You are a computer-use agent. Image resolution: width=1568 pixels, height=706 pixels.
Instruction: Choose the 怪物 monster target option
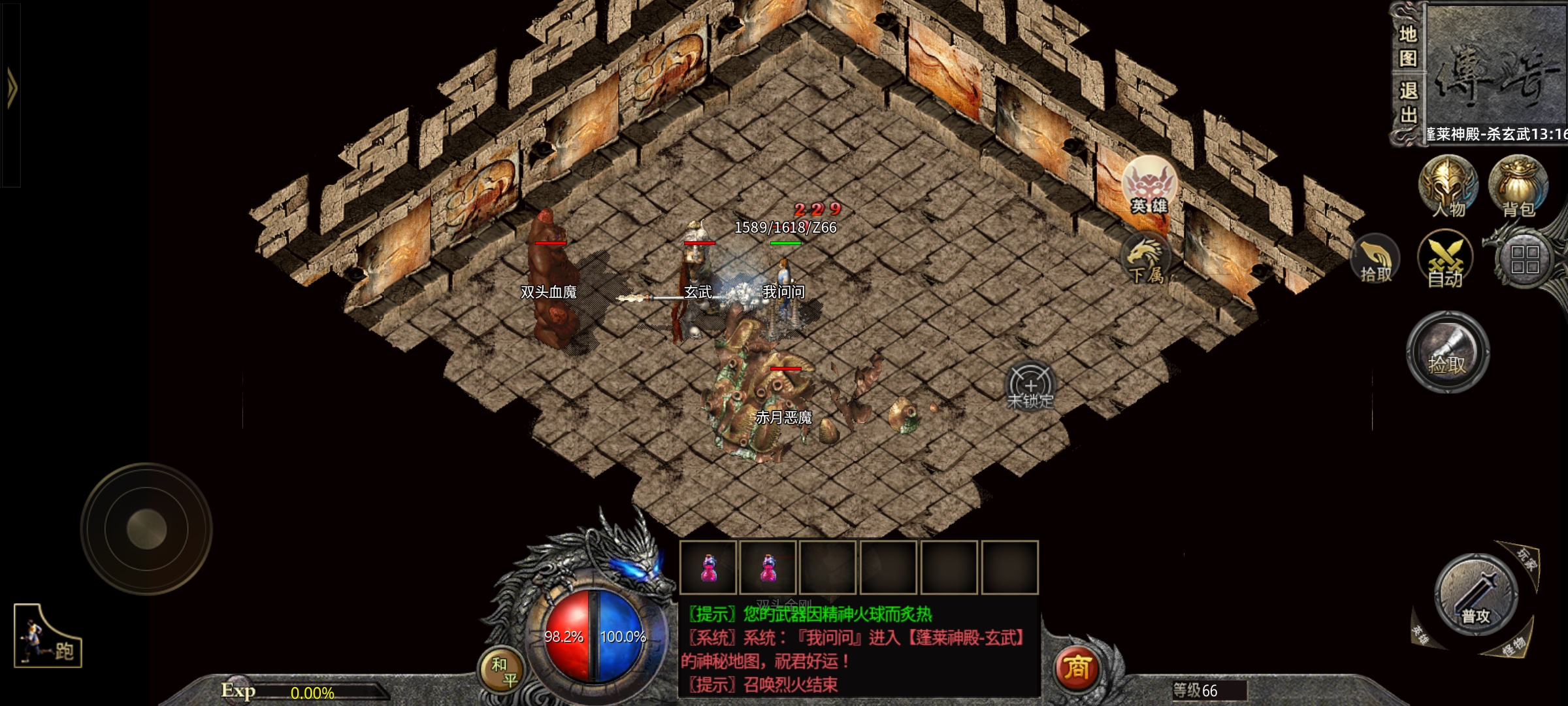click(1512, 647)
